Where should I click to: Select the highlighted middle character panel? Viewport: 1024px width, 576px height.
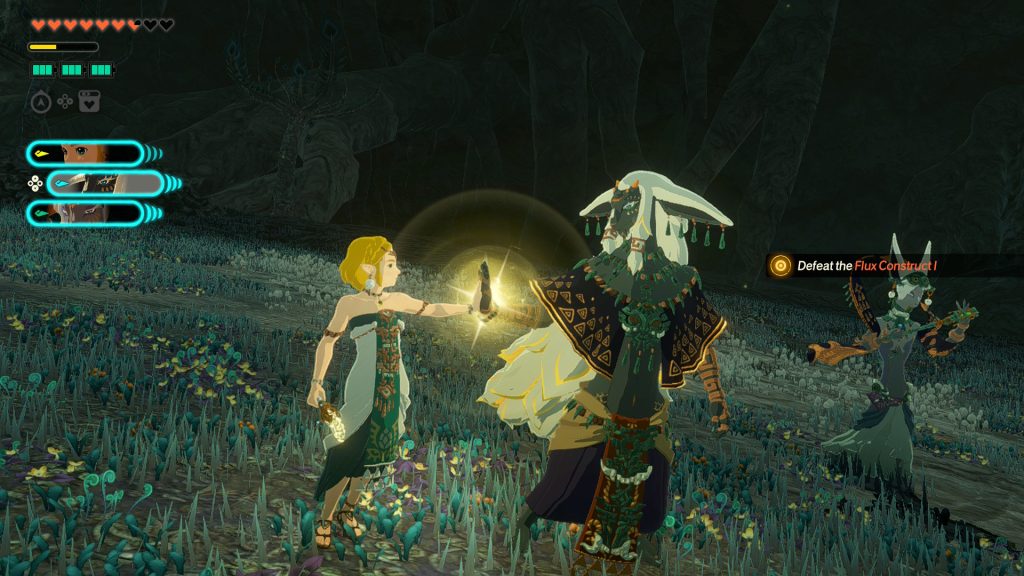(105, 183)
